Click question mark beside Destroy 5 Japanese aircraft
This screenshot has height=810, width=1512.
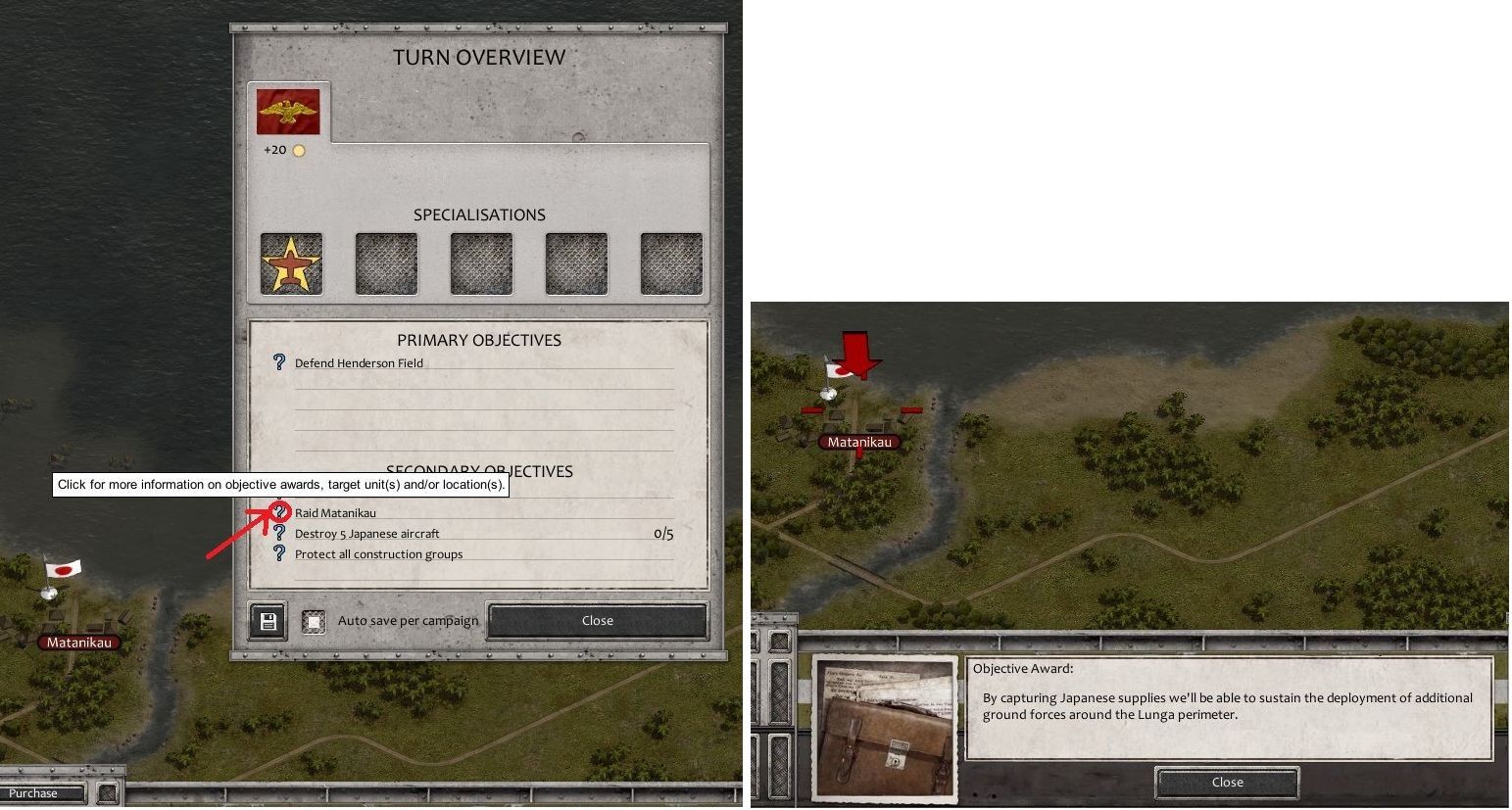point(280,532)
